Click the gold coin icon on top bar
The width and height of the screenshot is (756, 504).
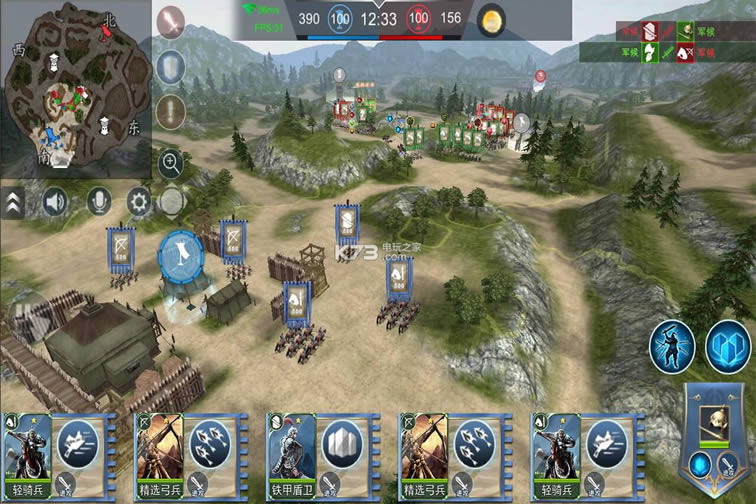[x=491, y=19]
